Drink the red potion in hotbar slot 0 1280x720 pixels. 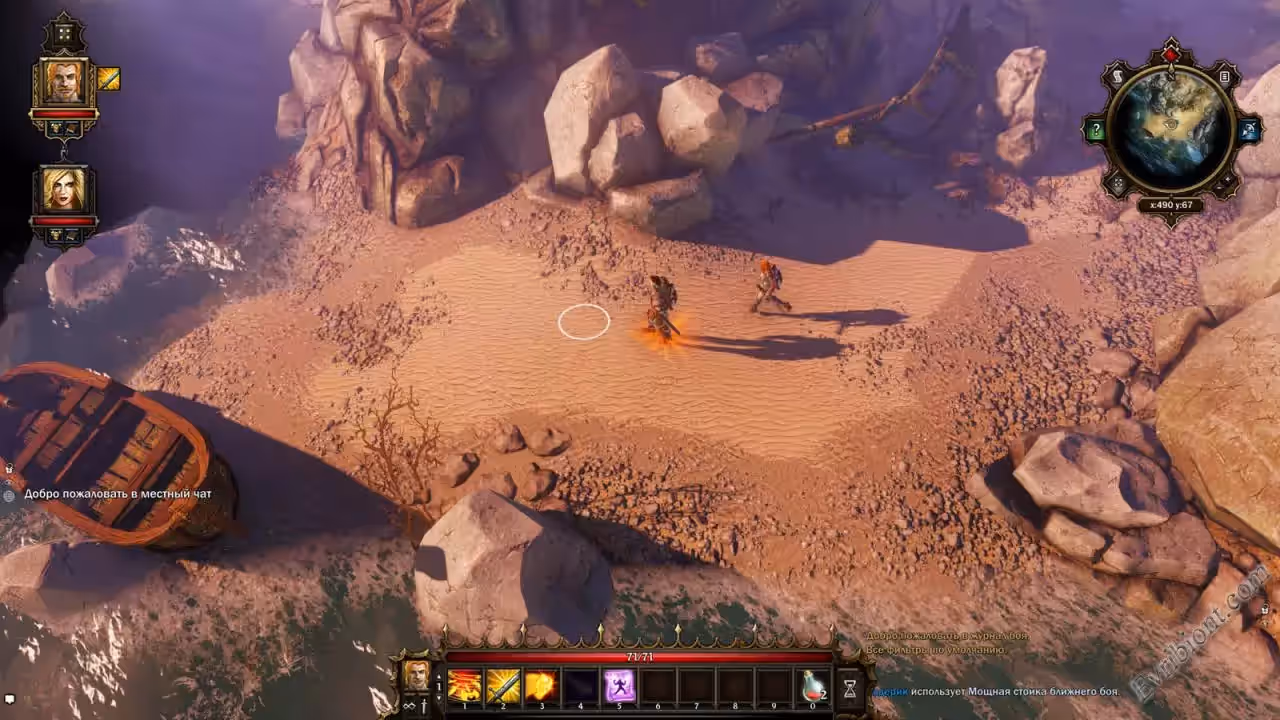[x=815, y=686]
